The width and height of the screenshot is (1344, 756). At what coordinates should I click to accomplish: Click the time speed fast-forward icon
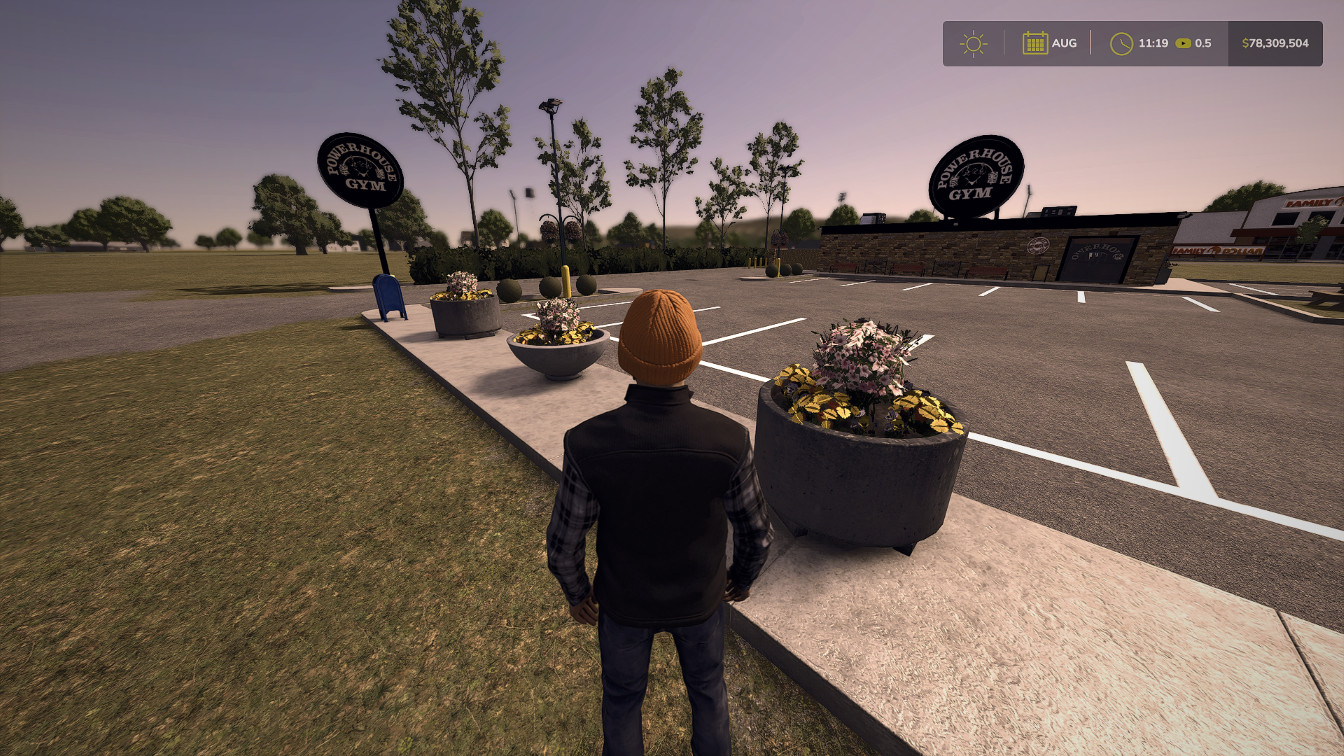click(x=1183, y=44)
